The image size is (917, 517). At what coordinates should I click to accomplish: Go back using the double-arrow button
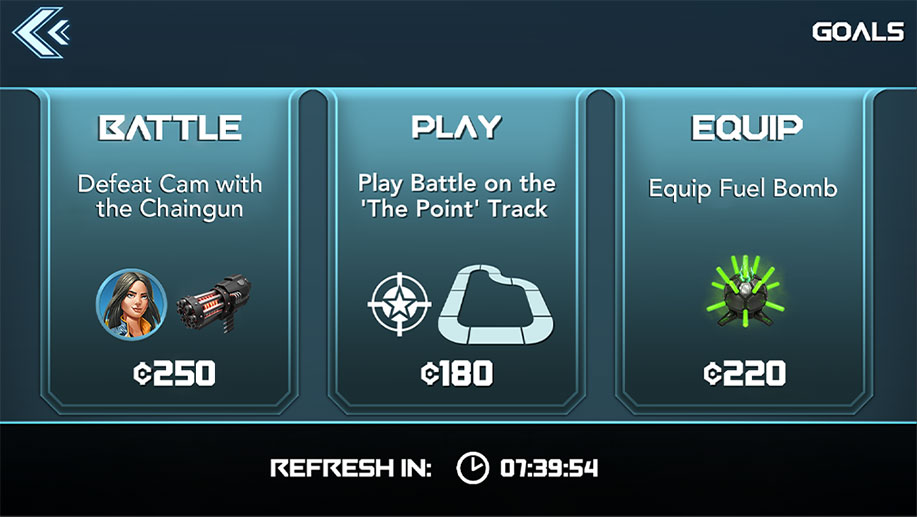[39, 32]
